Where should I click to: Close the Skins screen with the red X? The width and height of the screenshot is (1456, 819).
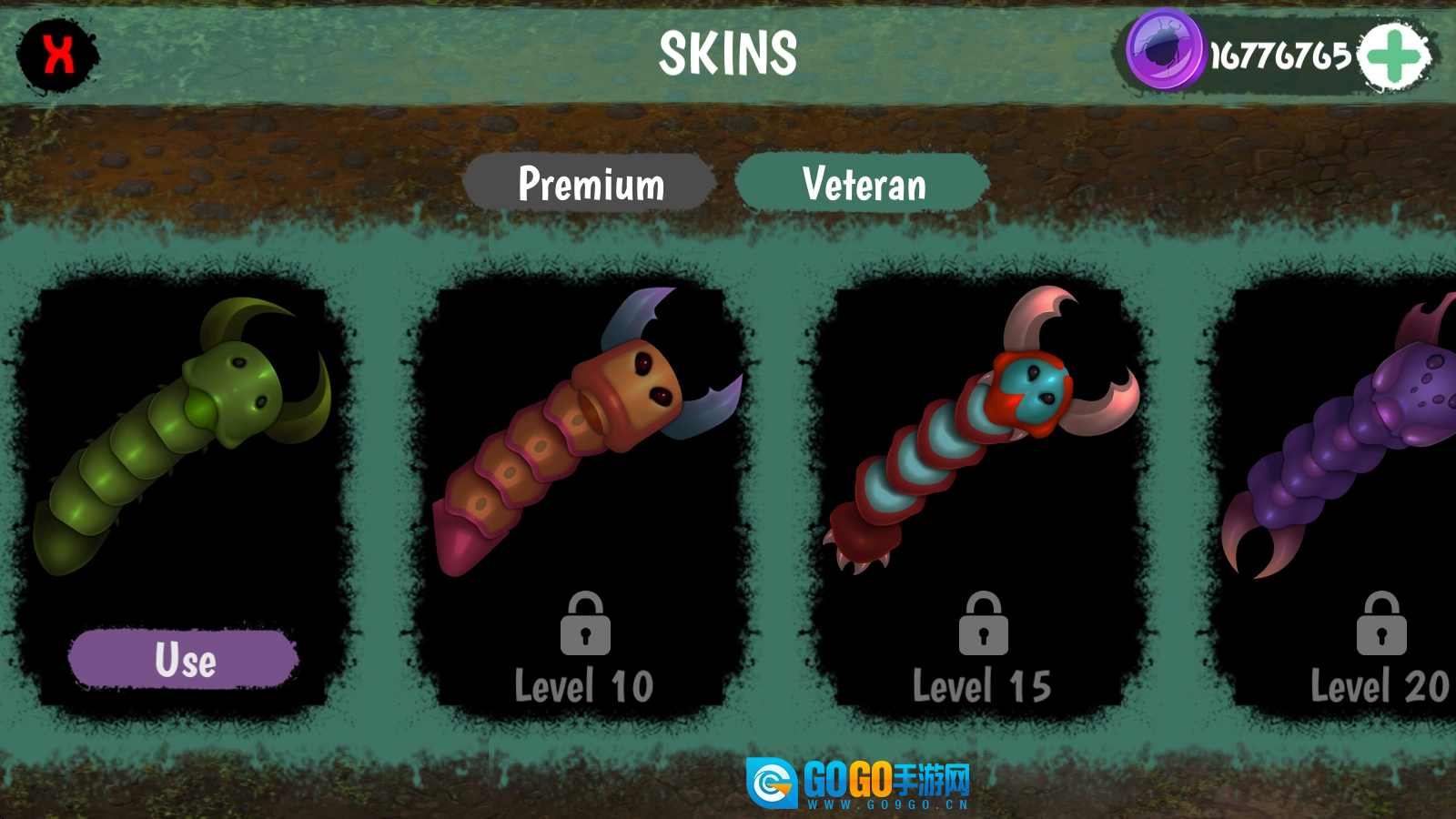[x=58, y=55]
